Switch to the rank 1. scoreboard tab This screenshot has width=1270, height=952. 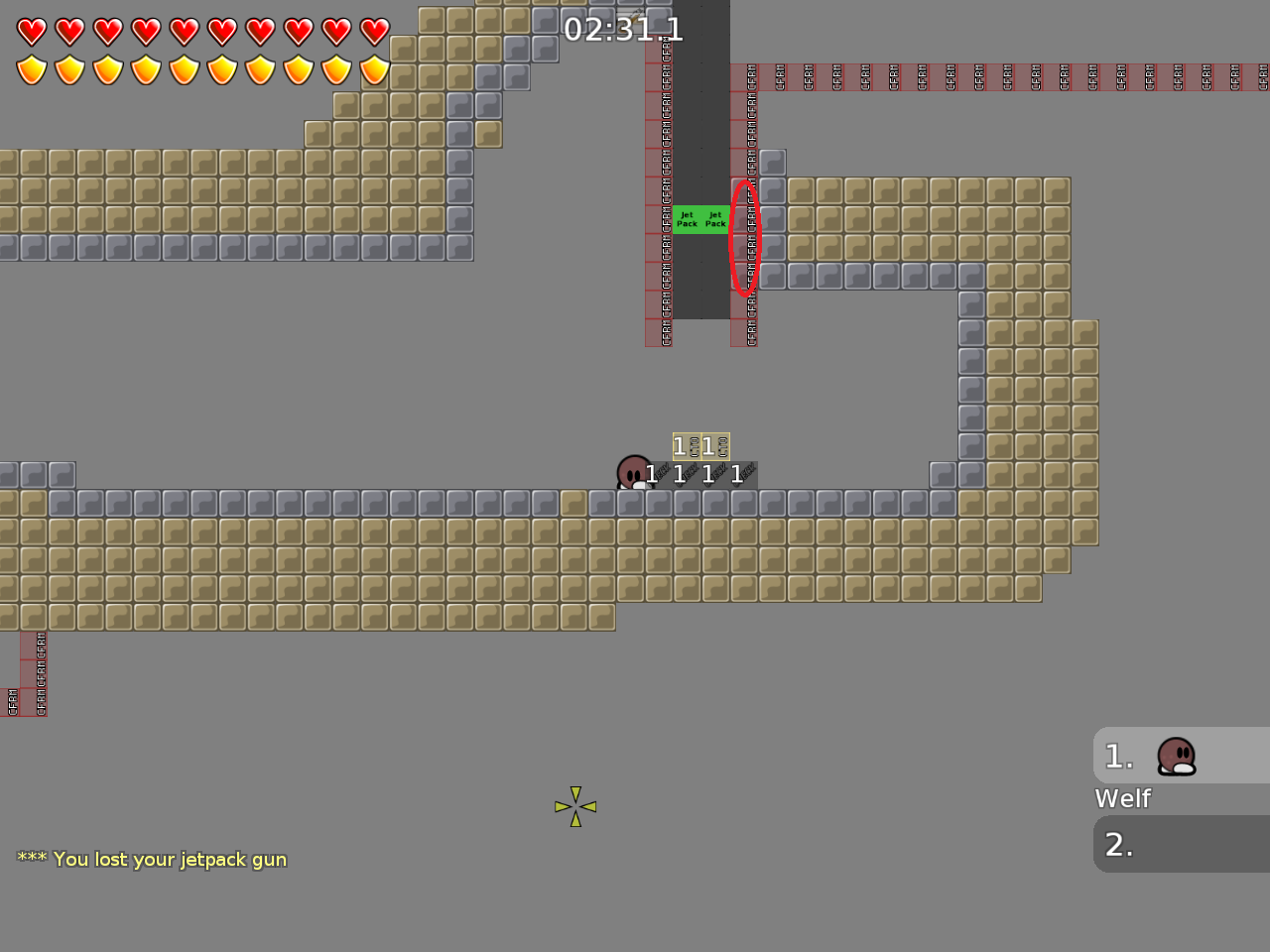click(x=1118, y=756)
